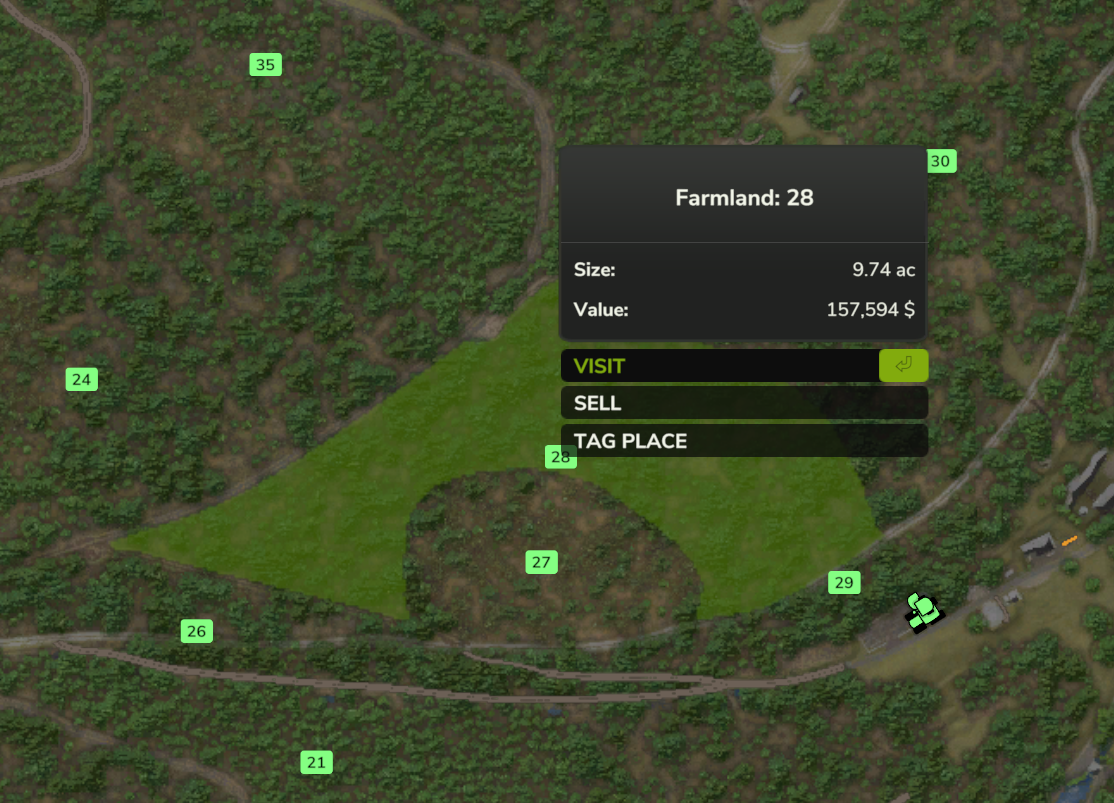The height and width of the screenshot is (803, 1114).
Task: Select the farmland 27 marker
Action: (x=541, y=563)
